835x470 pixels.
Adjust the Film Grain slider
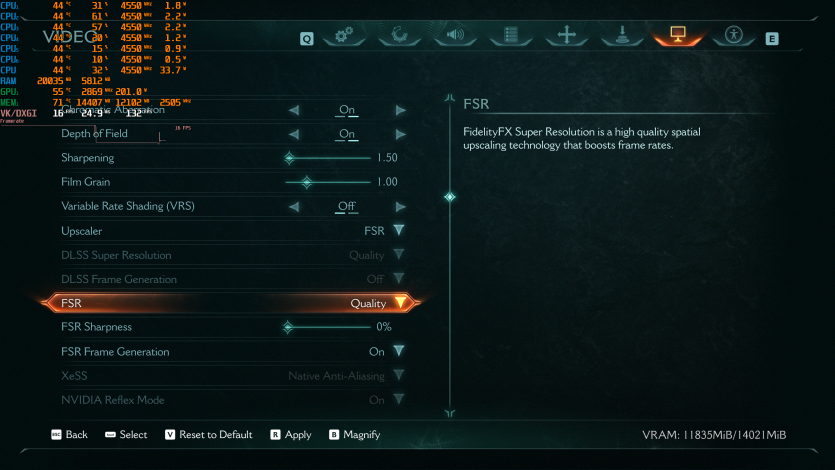[x=307, y=182]
